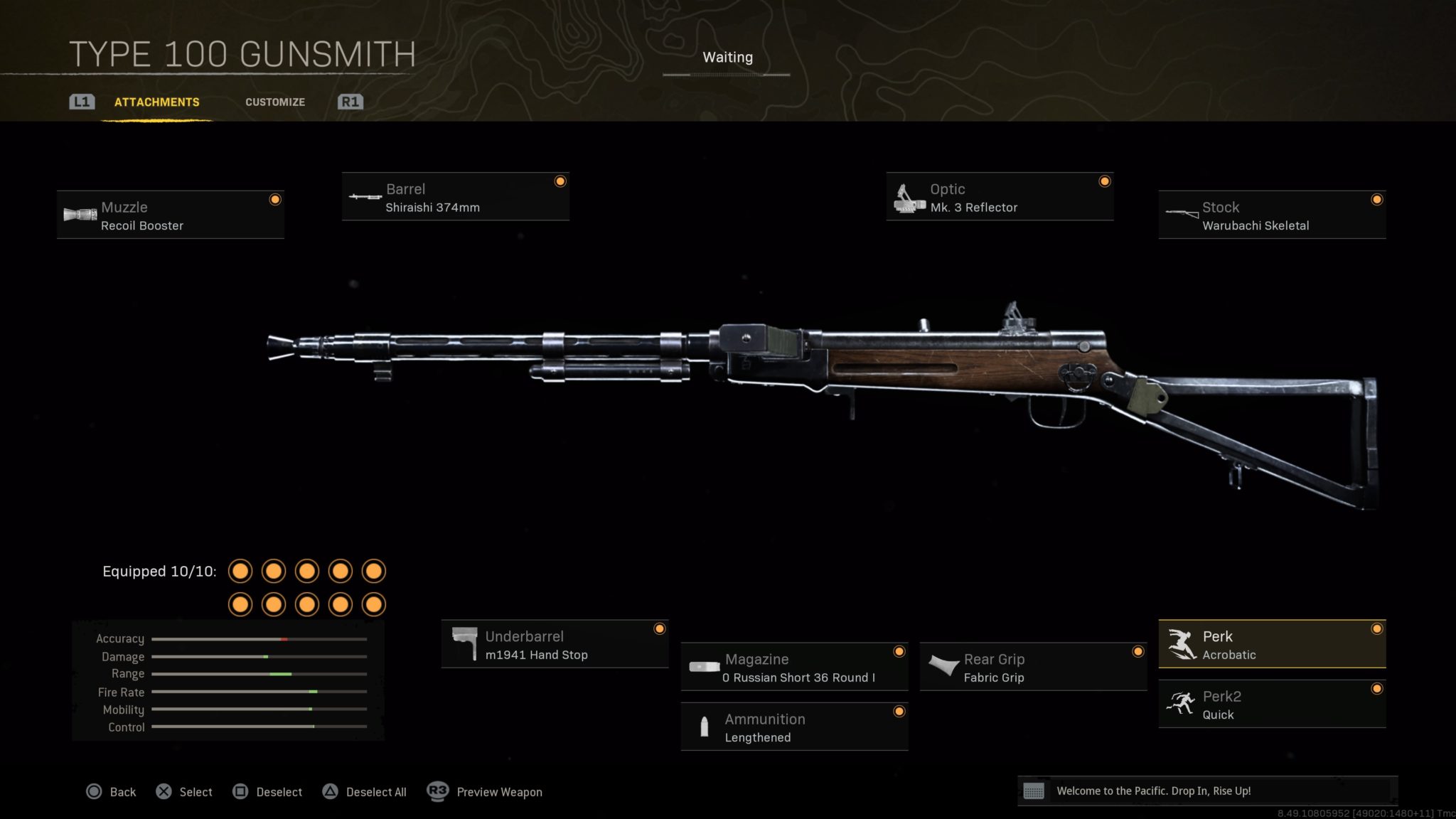Select the Barrel Shiraishi 374mm slot
The height and width of the screenshot is (819, 1456).
[455, 197]
